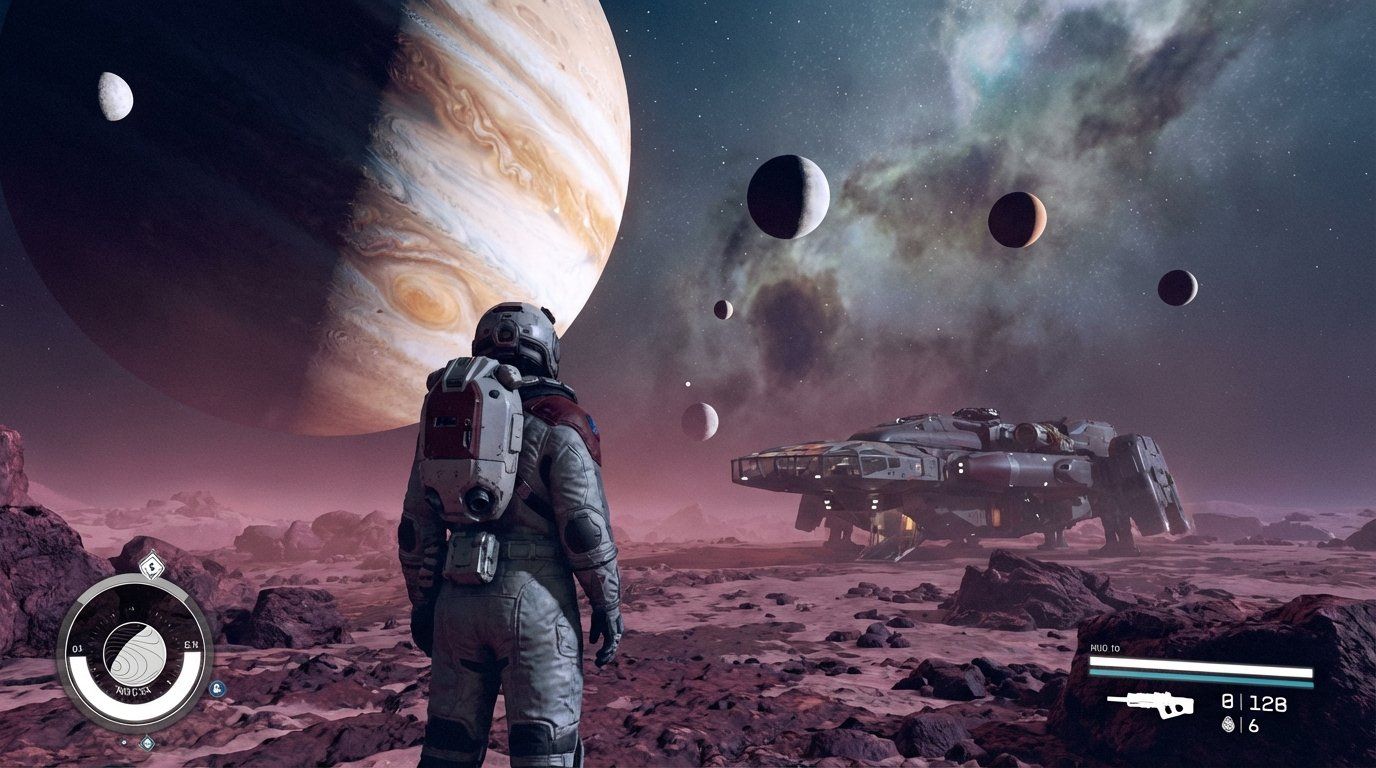Select the equipped rifle icon in the HUD

(1150, 703)
